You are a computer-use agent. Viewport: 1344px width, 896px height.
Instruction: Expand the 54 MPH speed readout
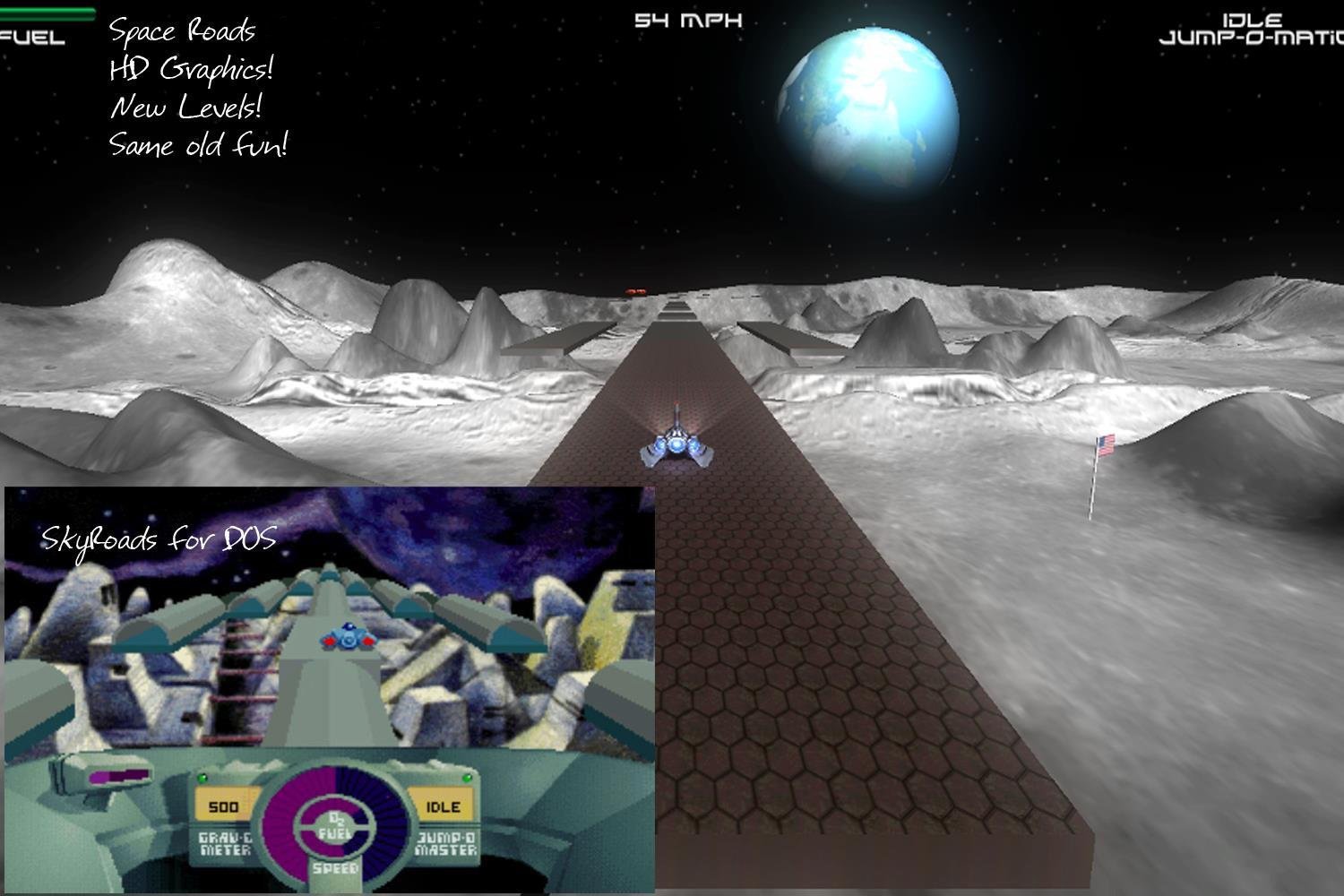tap(688, 19)
